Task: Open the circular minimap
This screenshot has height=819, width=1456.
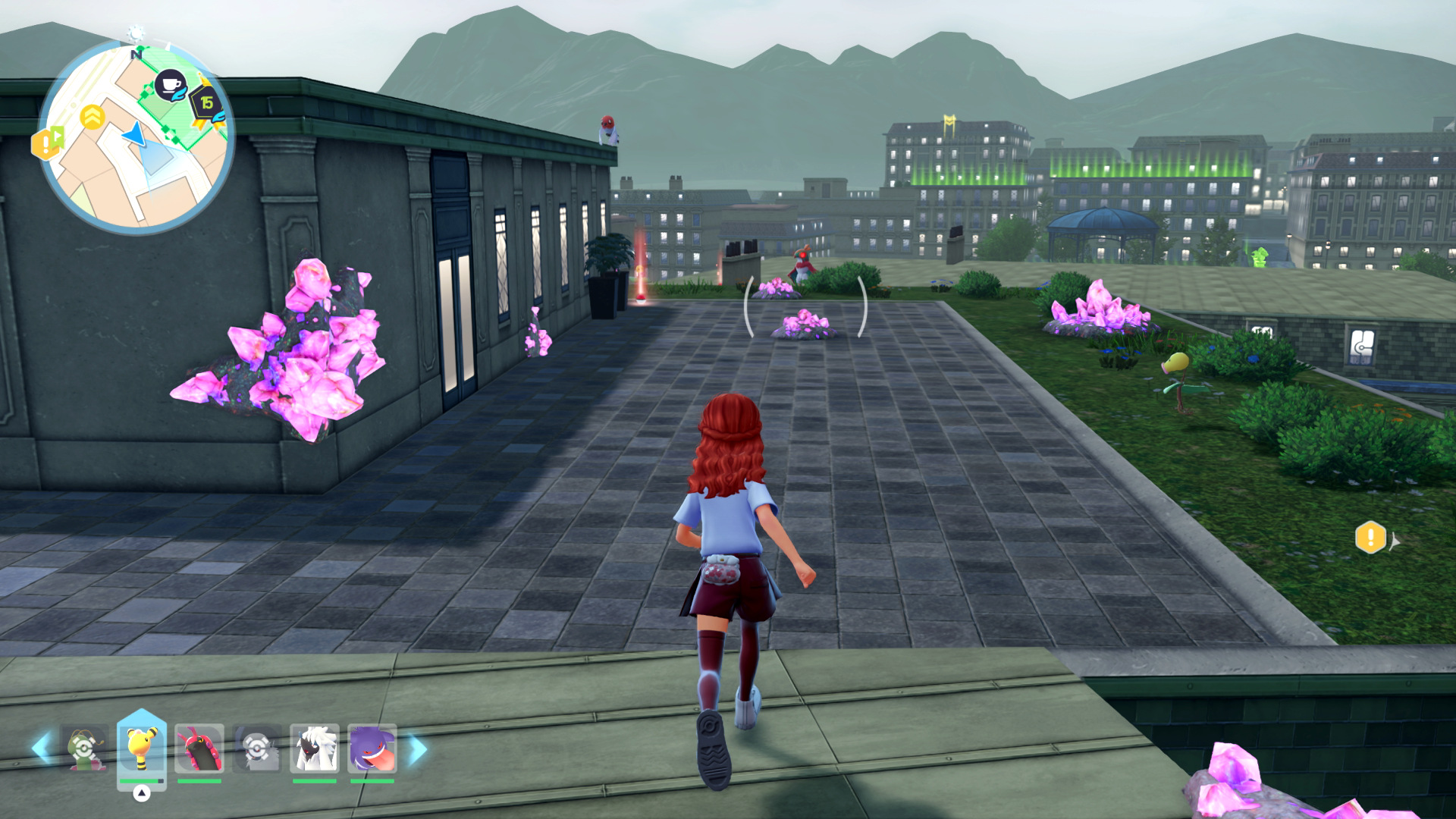Action: click(136, 138)
